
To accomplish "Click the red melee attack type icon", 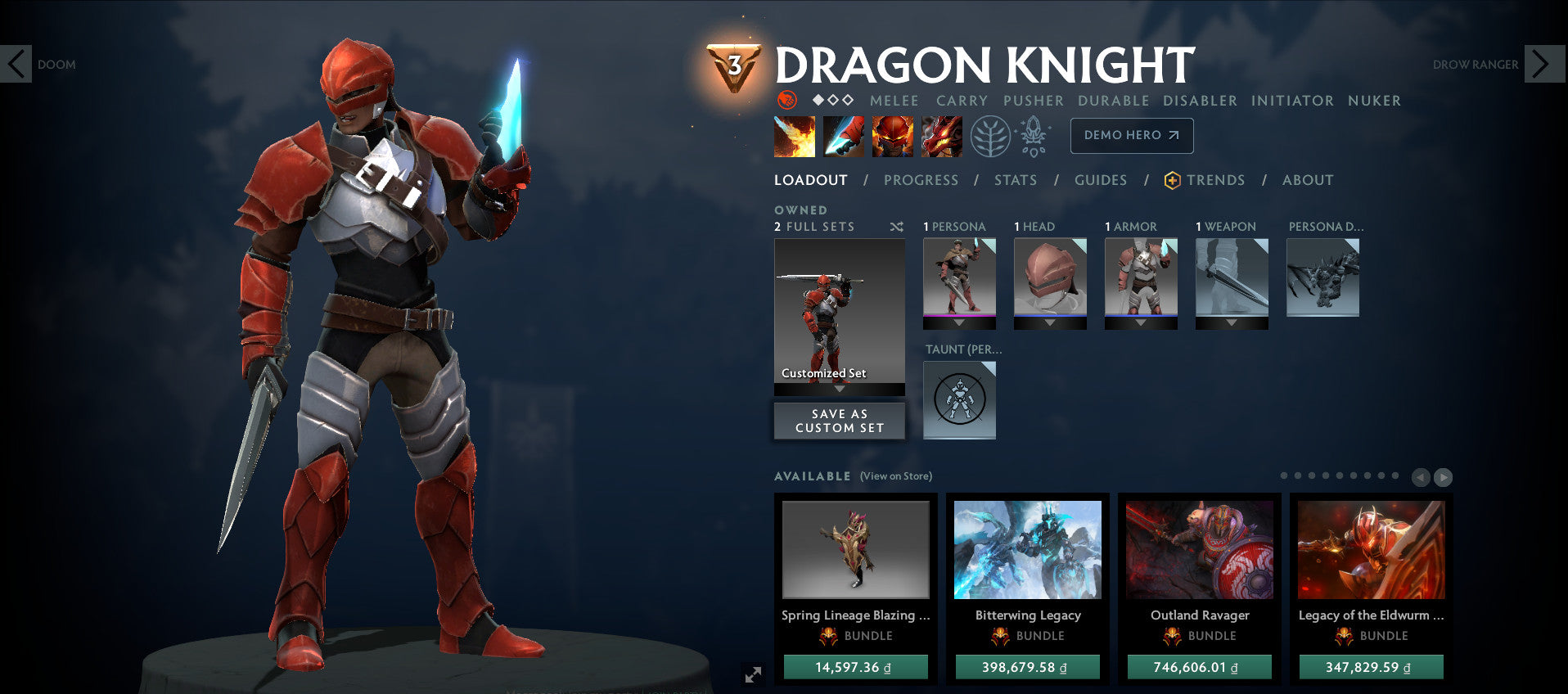I will pos(786,101).
